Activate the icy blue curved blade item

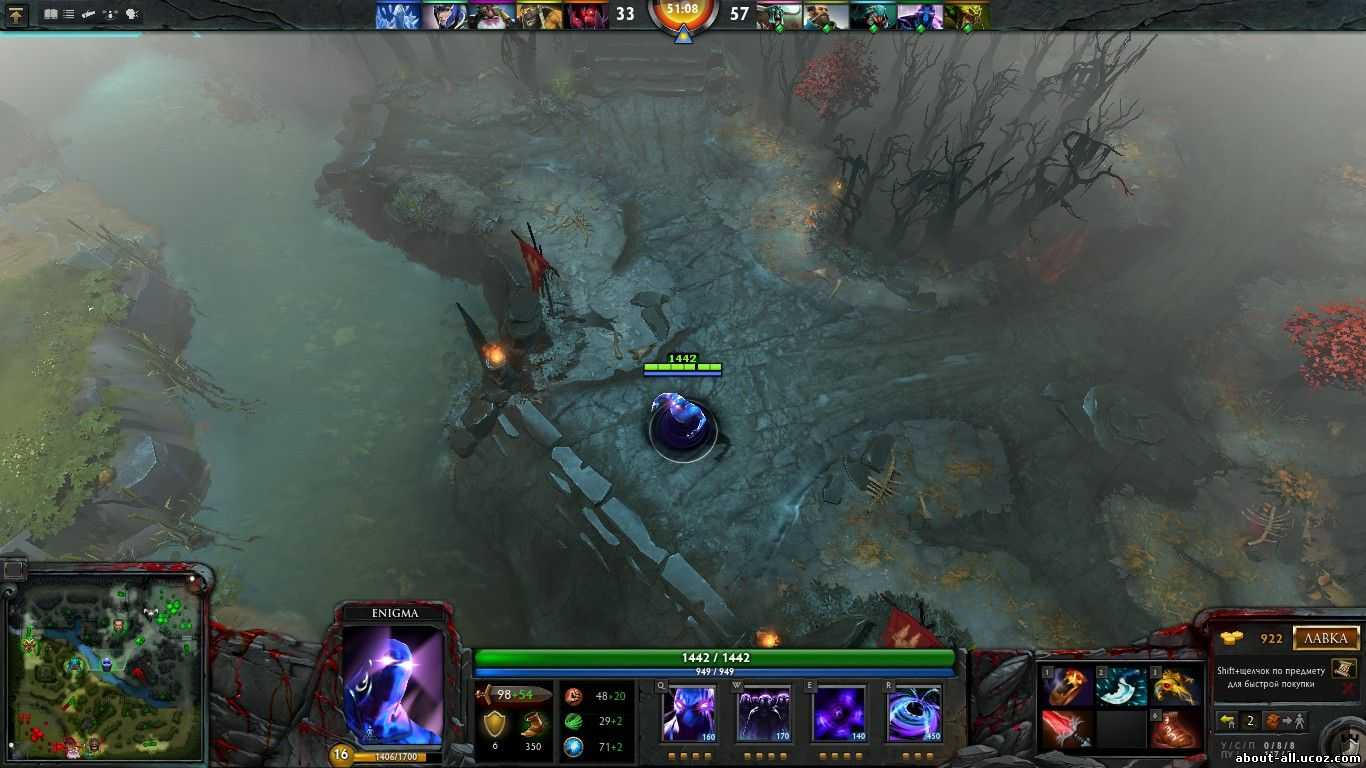point(1121,687)
